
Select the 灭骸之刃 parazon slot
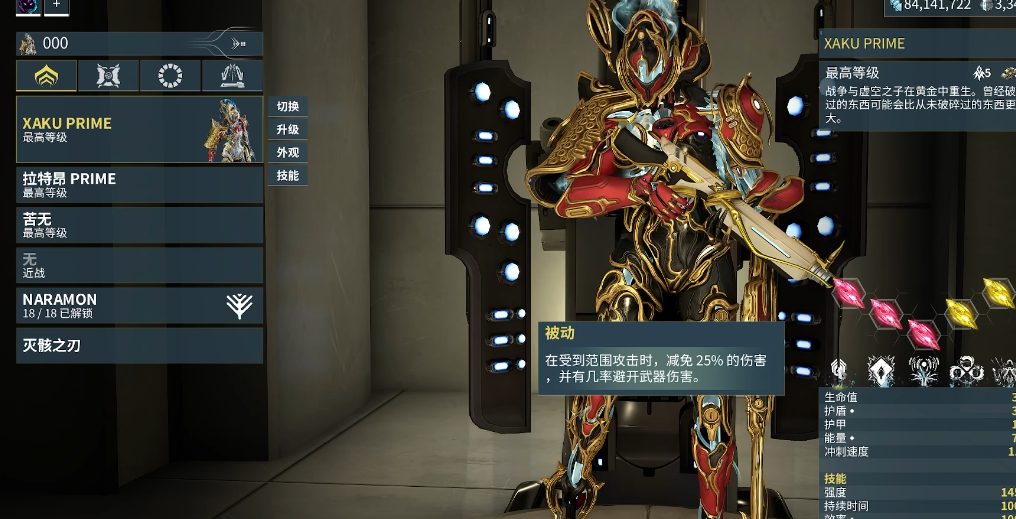[139, 346]
